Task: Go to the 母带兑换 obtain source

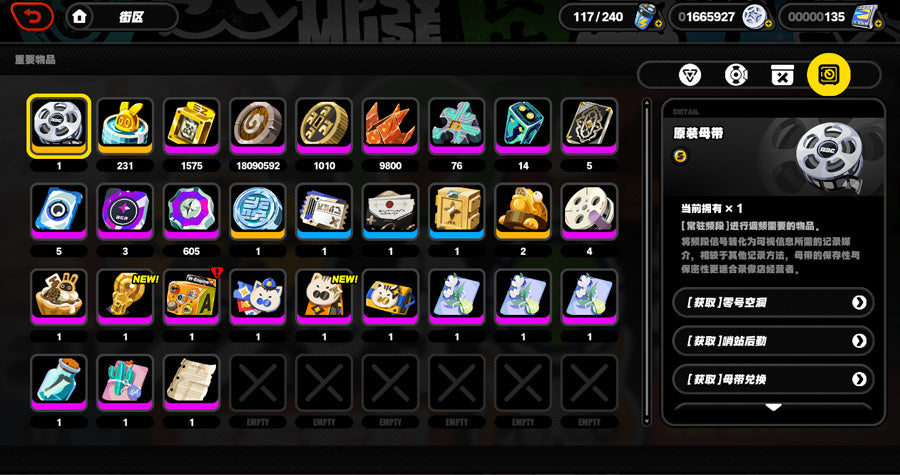Action: pyautogui.click(x=773, y=379)
